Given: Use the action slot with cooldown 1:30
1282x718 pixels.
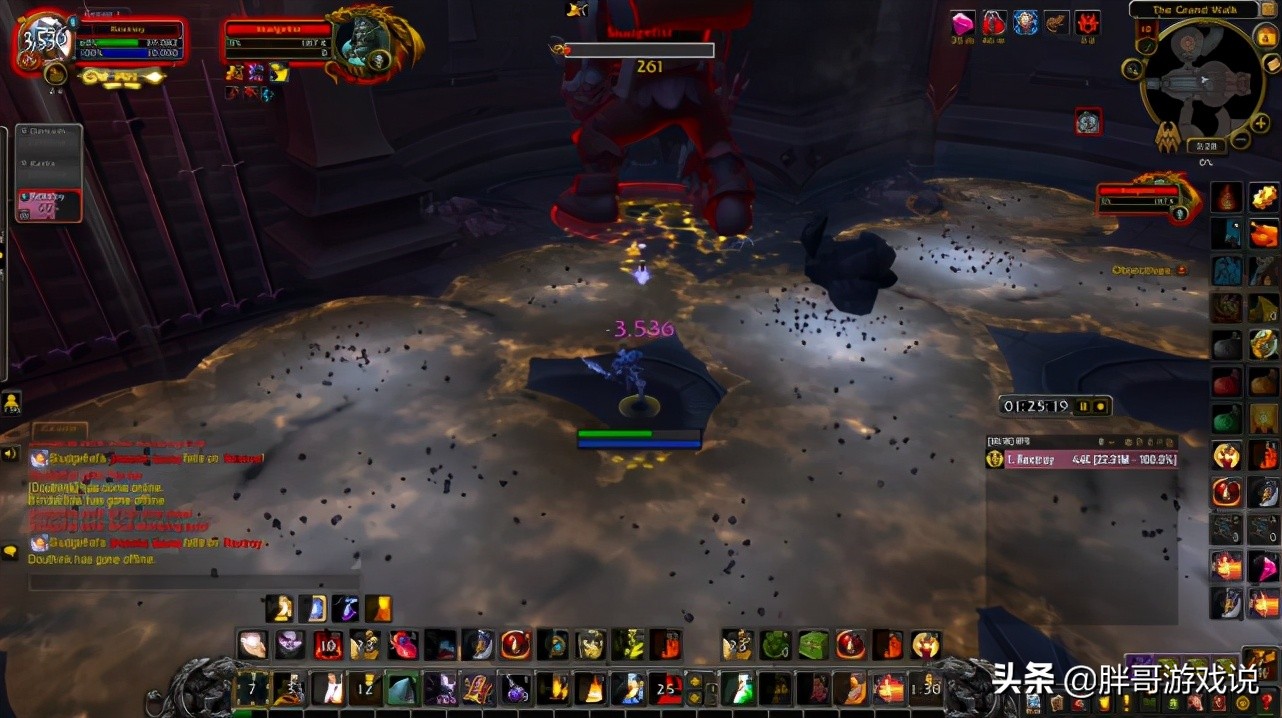Looking at the screenshot, I should click(926, 688).
